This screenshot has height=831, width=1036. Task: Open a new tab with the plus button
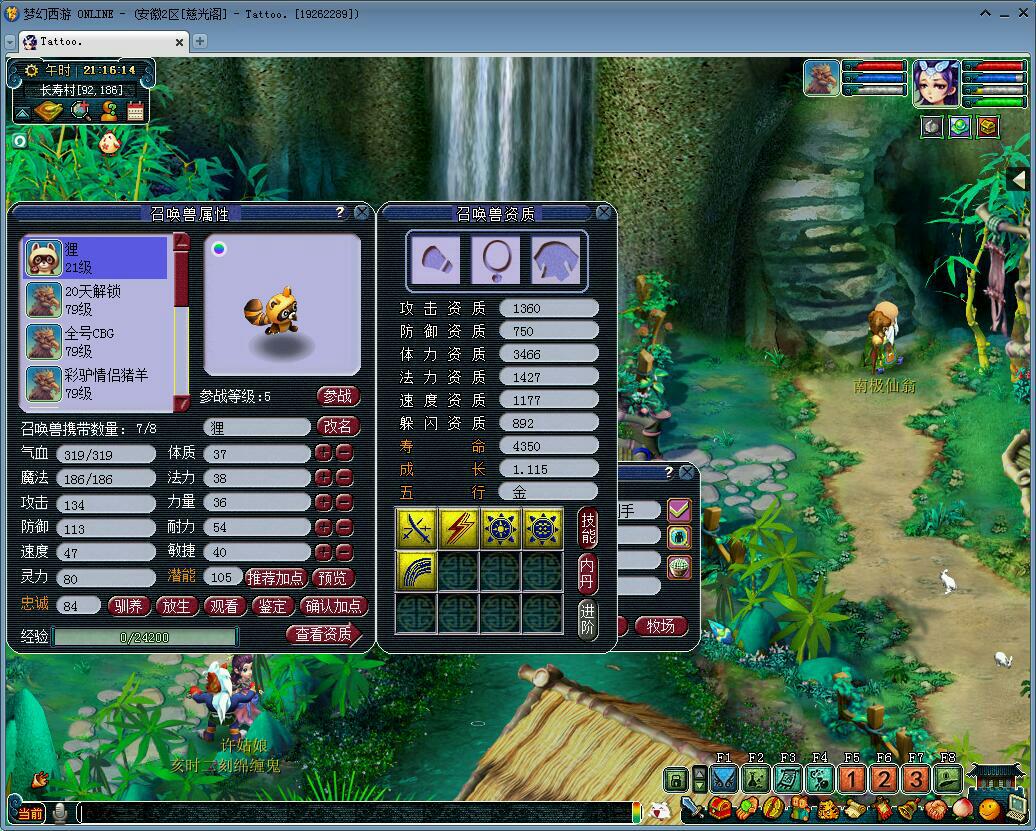tap(200, 41)
